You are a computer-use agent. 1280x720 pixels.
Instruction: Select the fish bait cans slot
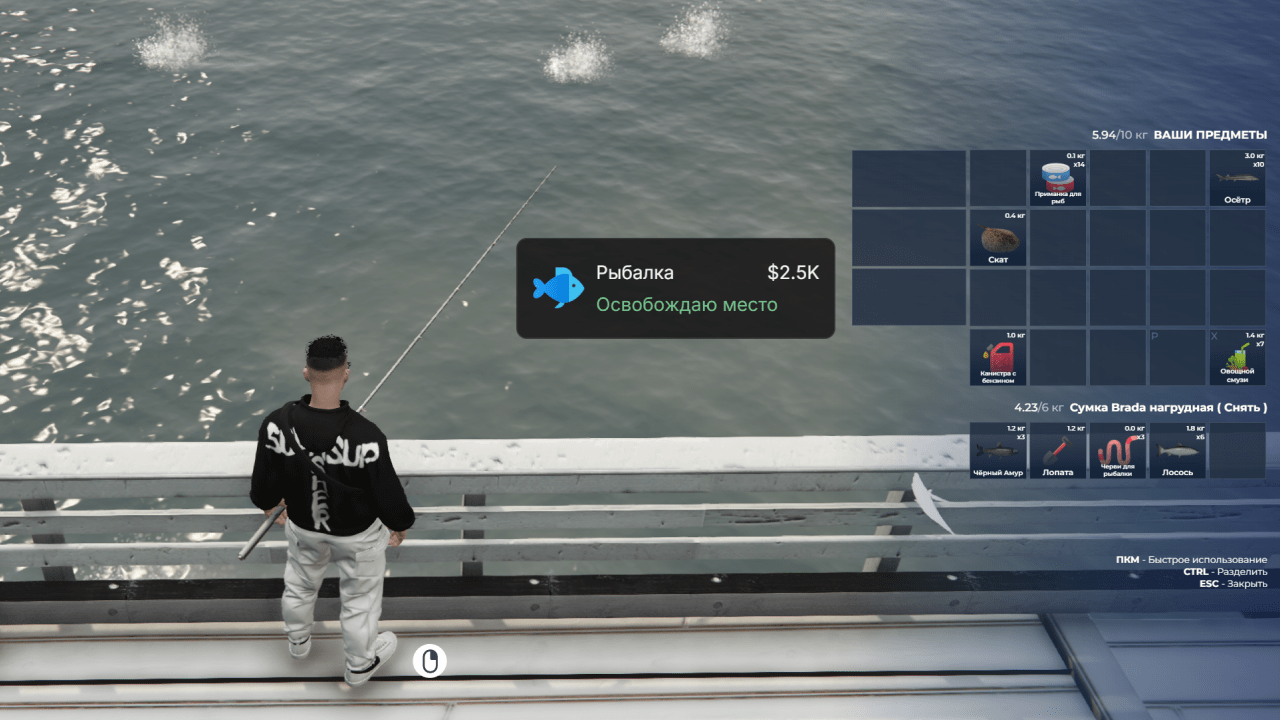pos(1057,178)
